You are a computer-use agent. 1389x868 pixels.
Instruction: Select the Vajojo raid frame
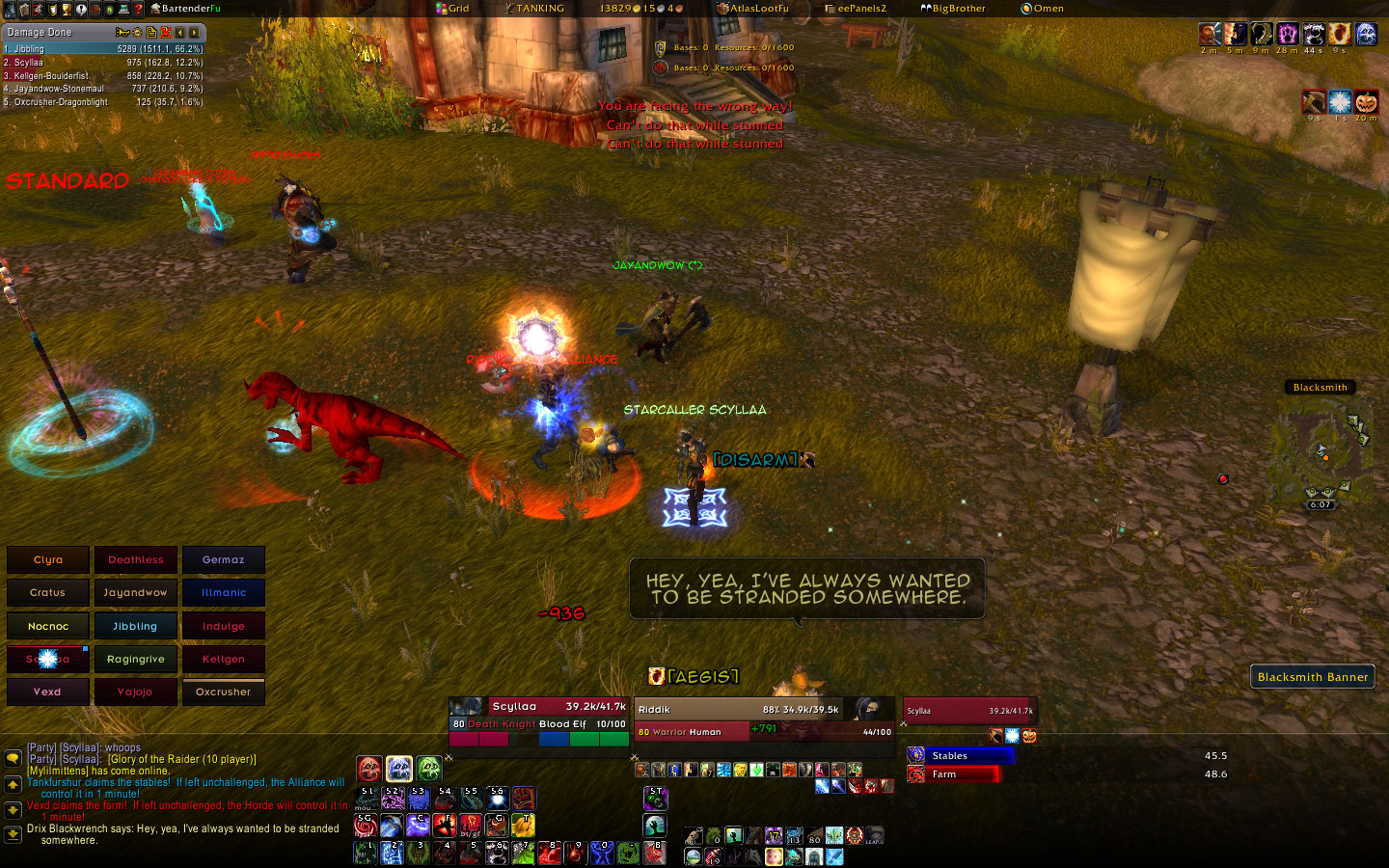(136, 692)
